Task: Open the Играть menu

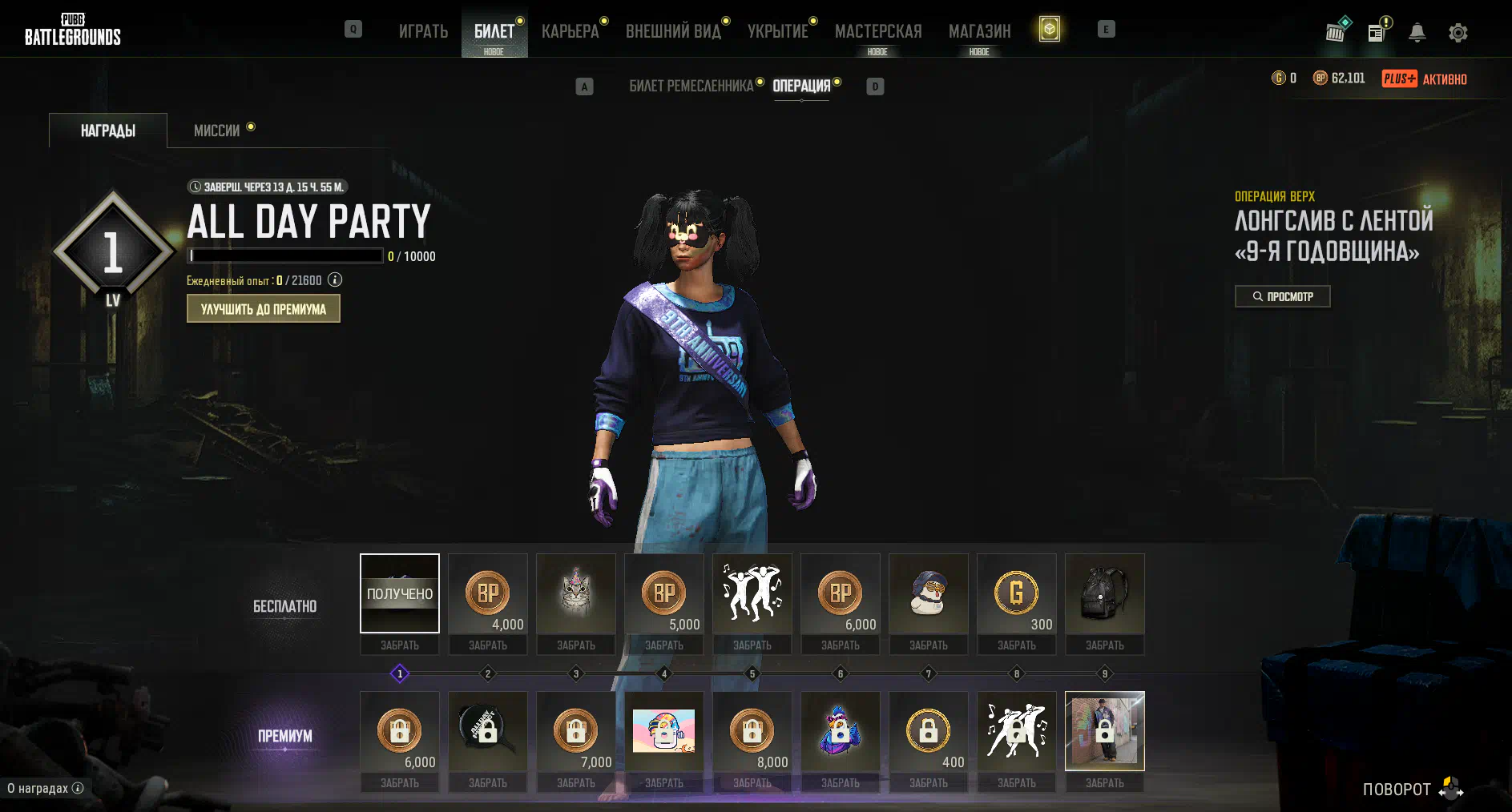Action: tap(423, 31)
